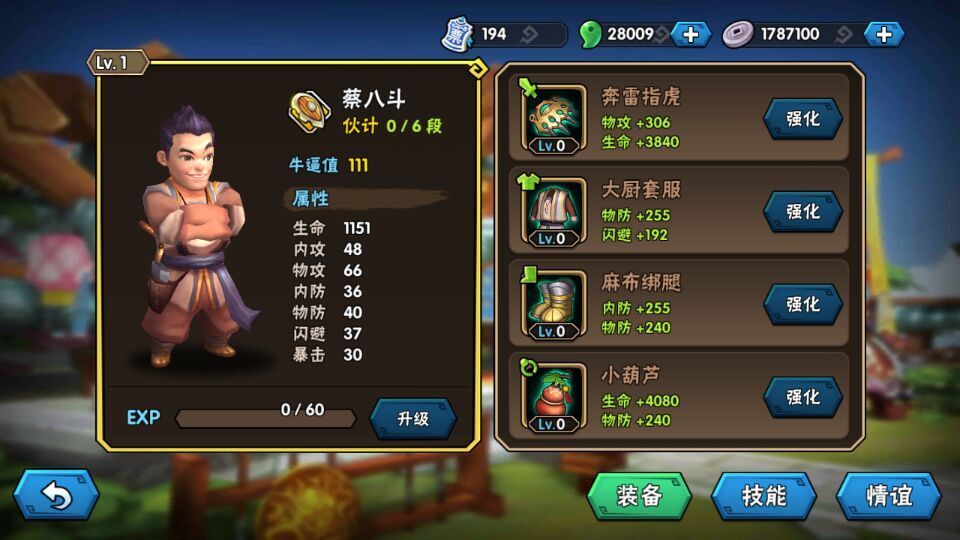Upgrade the 小葫芦 gourd using 强化

click(x=803, y=397)
